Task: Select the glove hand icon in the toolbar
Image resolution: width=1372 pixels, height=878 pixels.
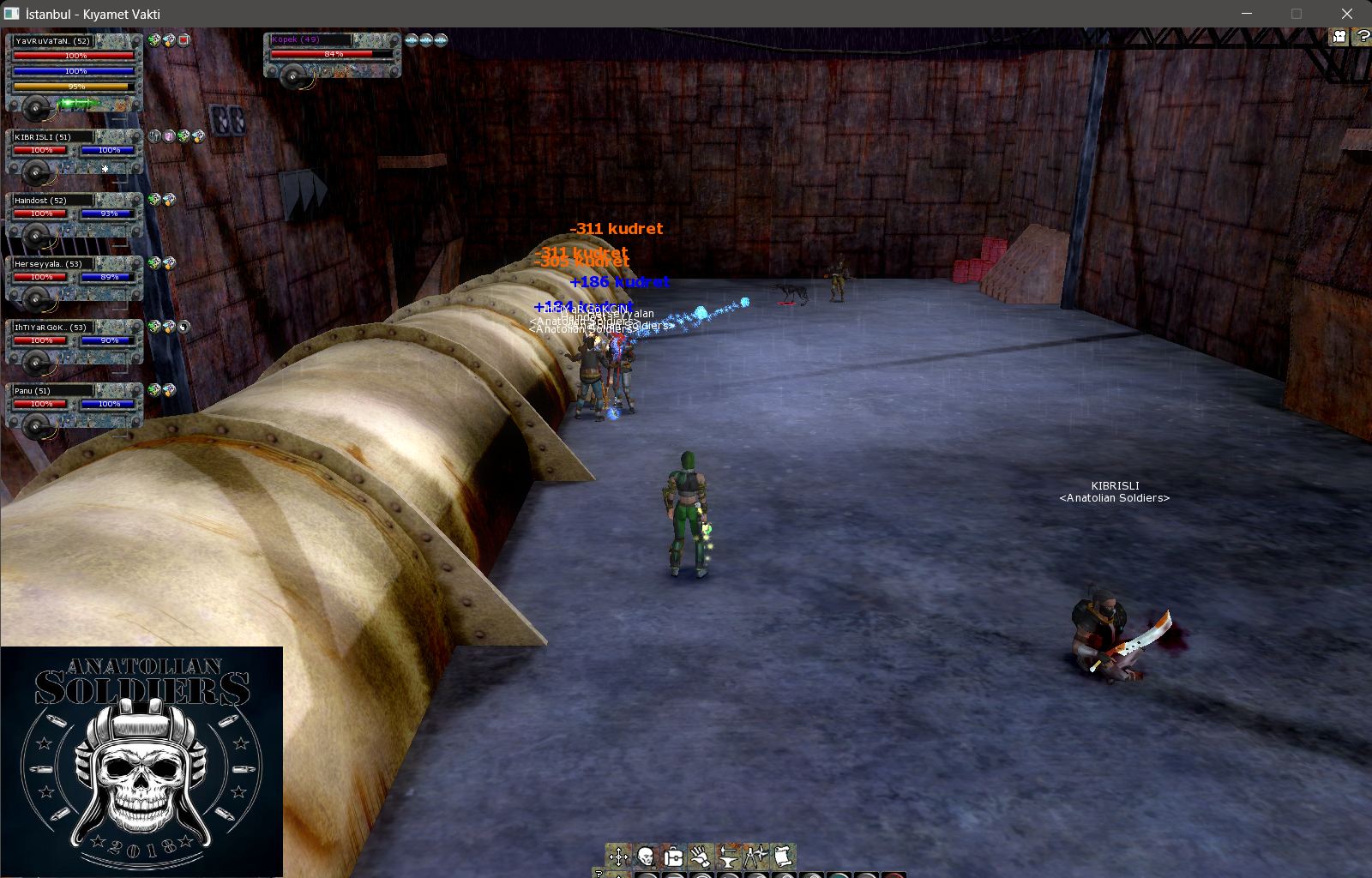Action: point(701,856)
